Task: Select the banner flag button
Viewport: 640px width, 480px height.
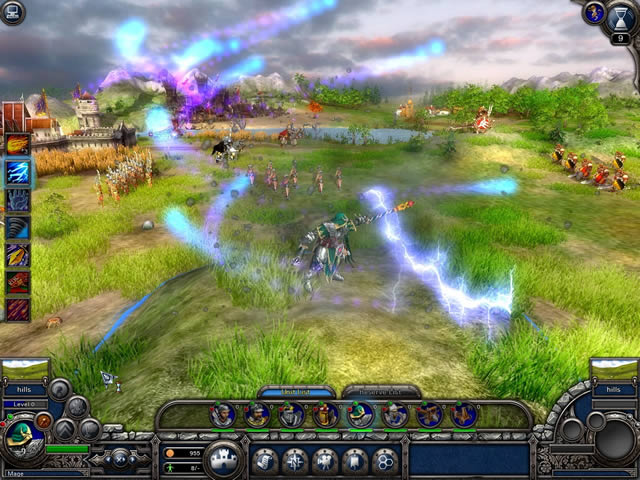Action: pos(355,461)
